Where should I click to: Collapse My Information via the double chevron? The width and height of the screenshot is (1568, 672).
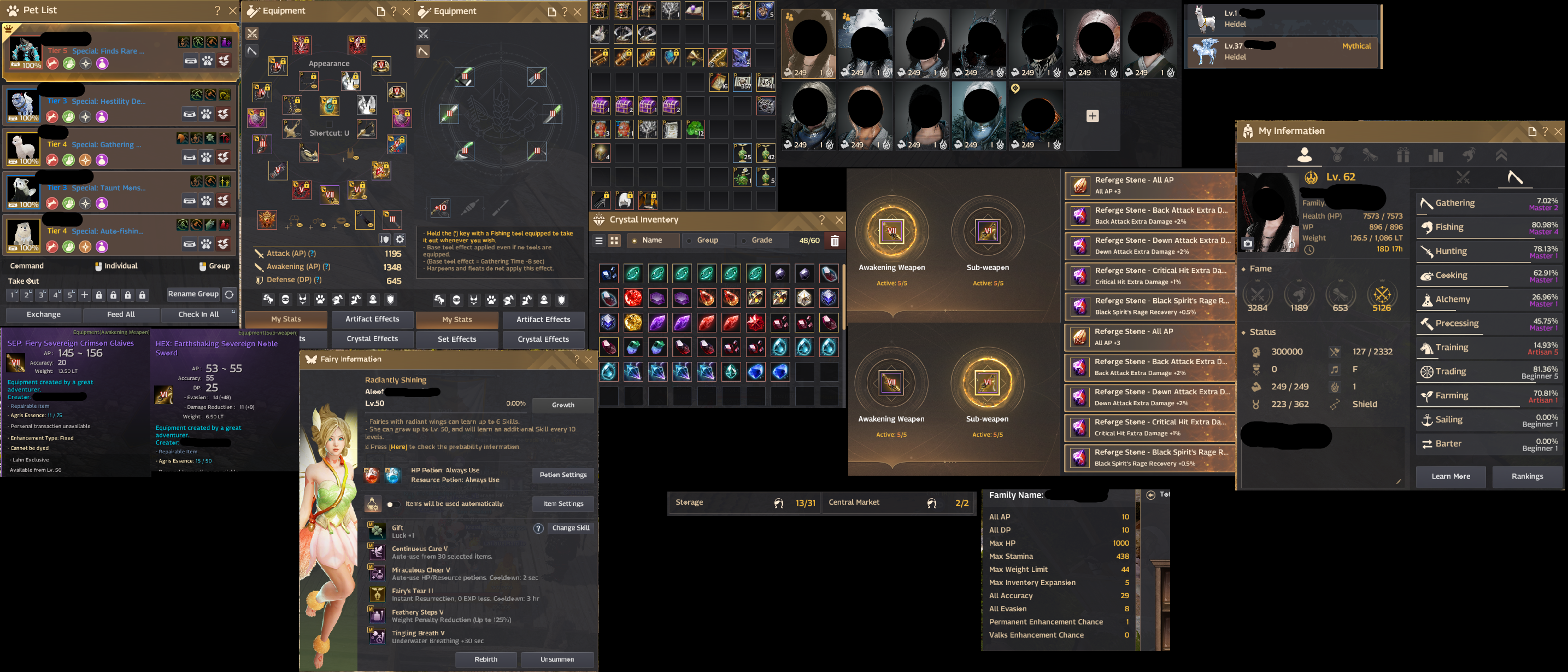click(x=1502, y=155)
